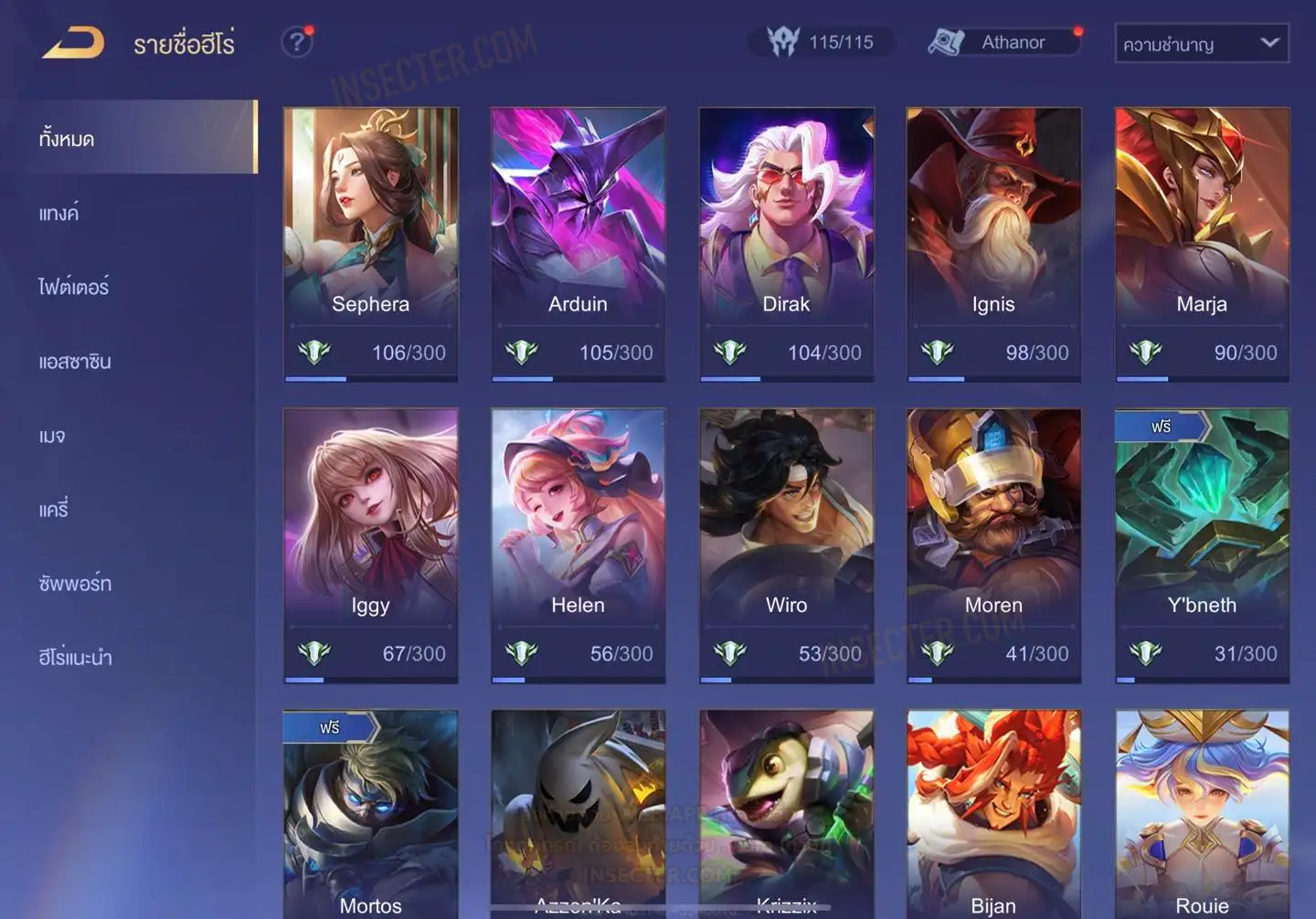Show the ซัพพอร์ท hero list

click(x=75, y=584)
